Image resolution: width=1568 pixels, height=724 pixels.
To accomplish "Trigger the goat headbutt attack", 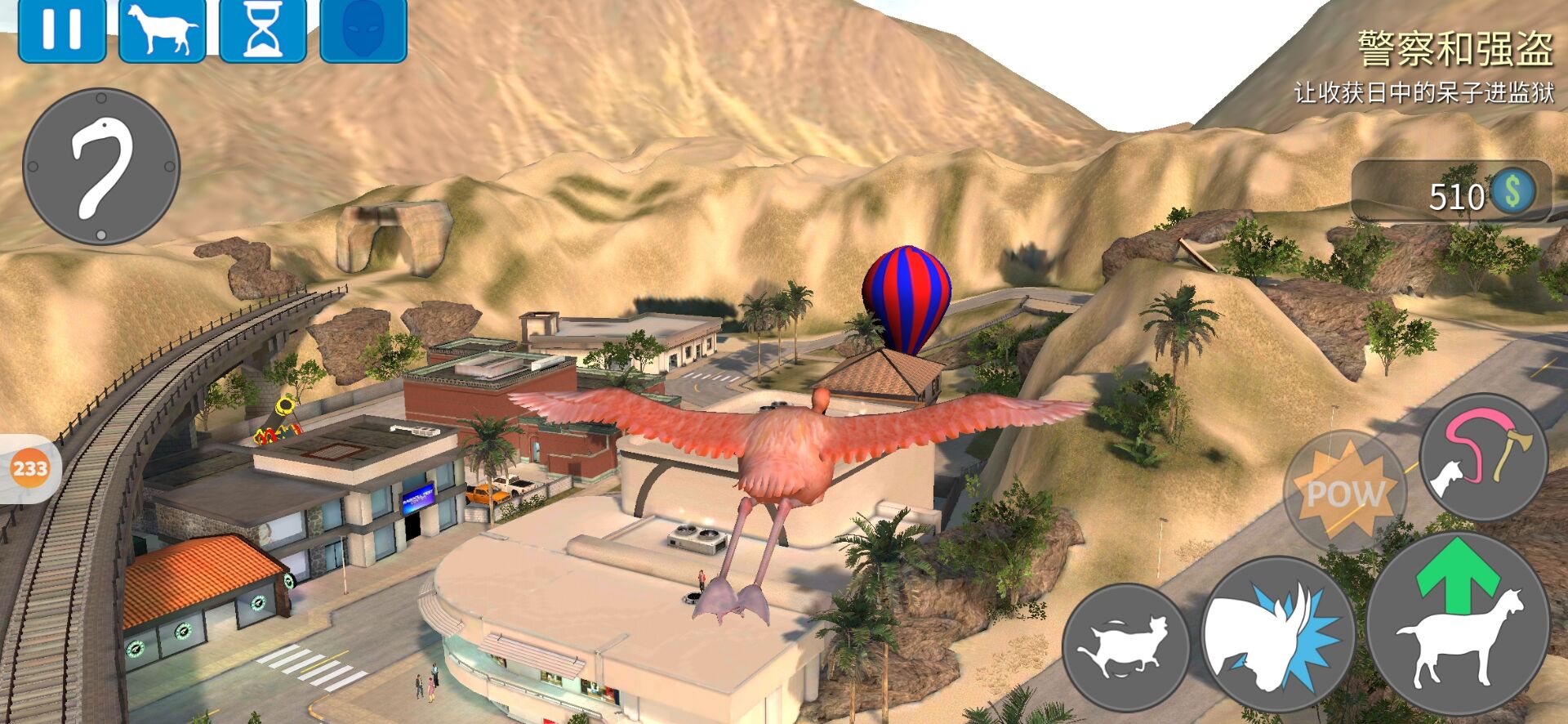I will [1277, 635].
